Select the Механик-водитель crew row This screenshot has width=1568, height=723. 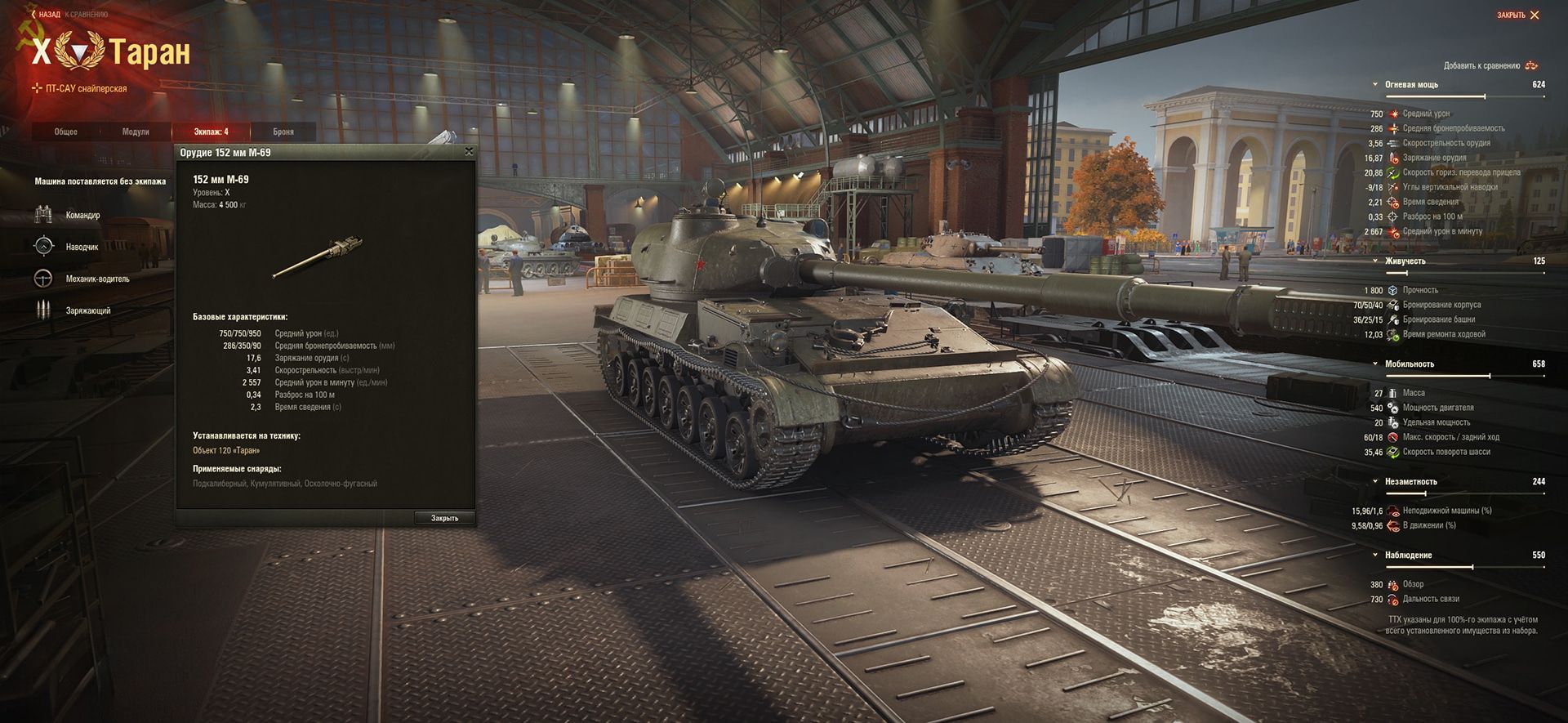[x=96, y=279]
